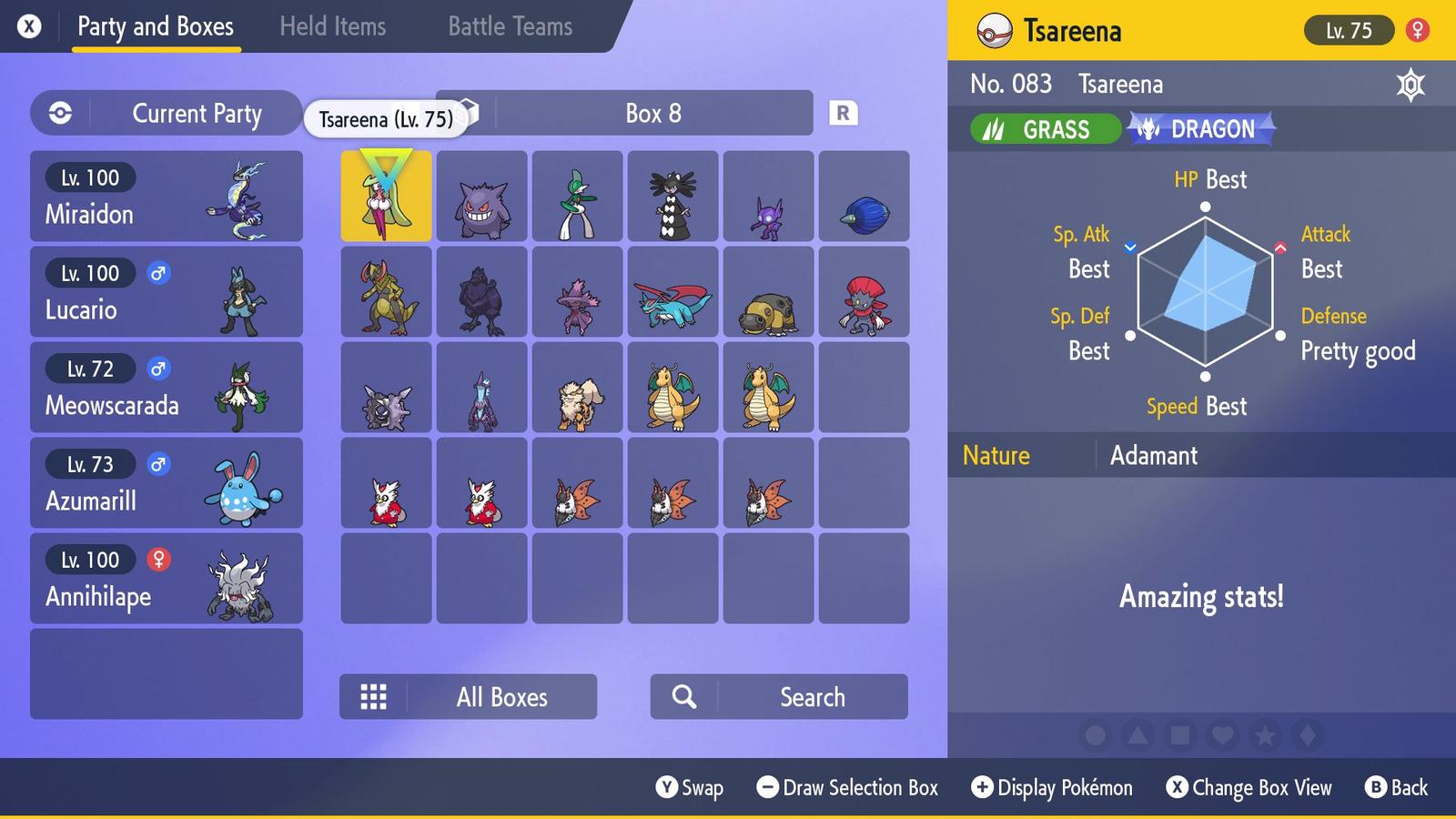Select Miraidon from the Current Party list

click(167, 196)
